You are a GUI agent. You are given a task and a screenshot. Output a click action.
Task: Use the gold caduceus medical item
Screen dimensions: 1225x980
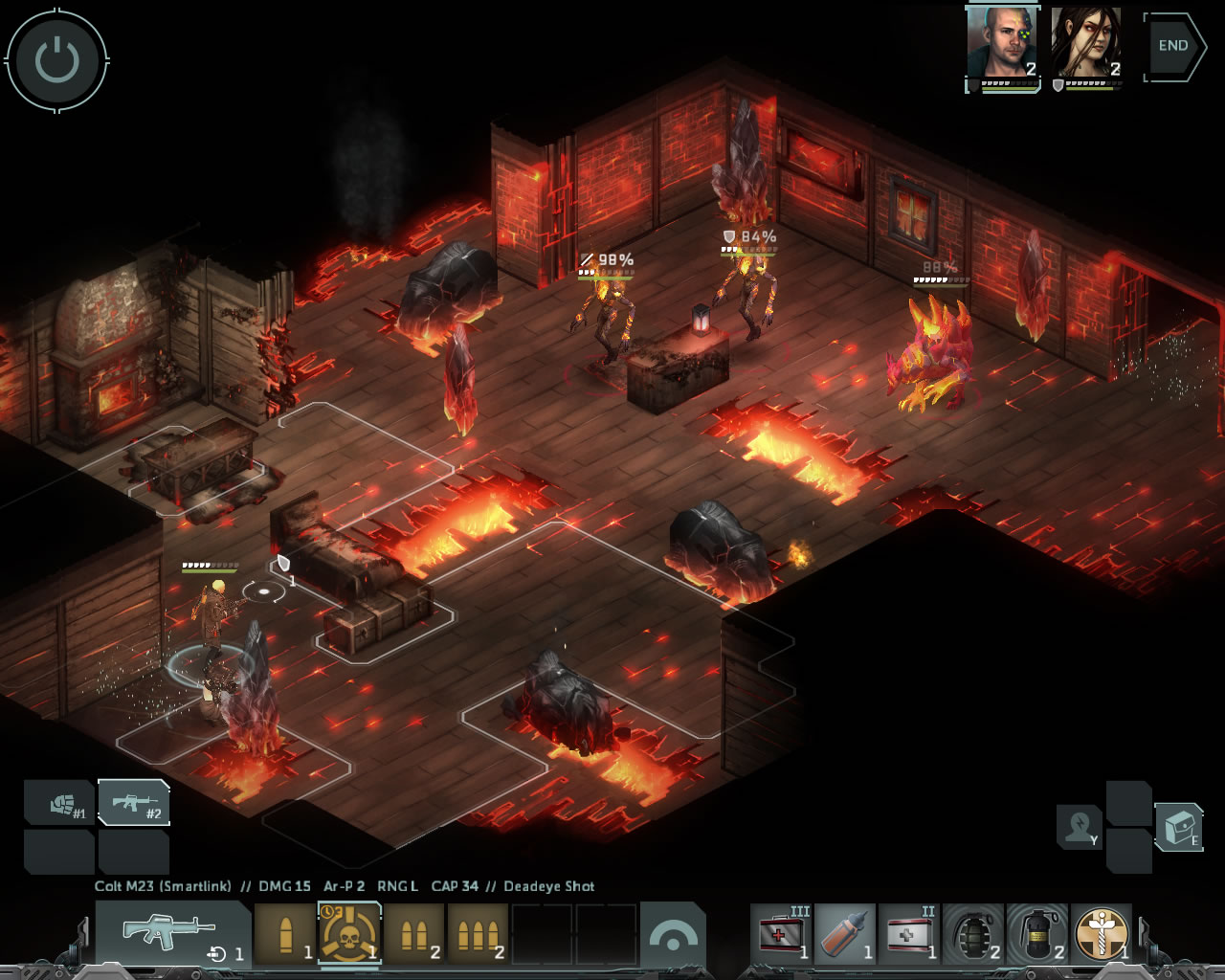1101,933
